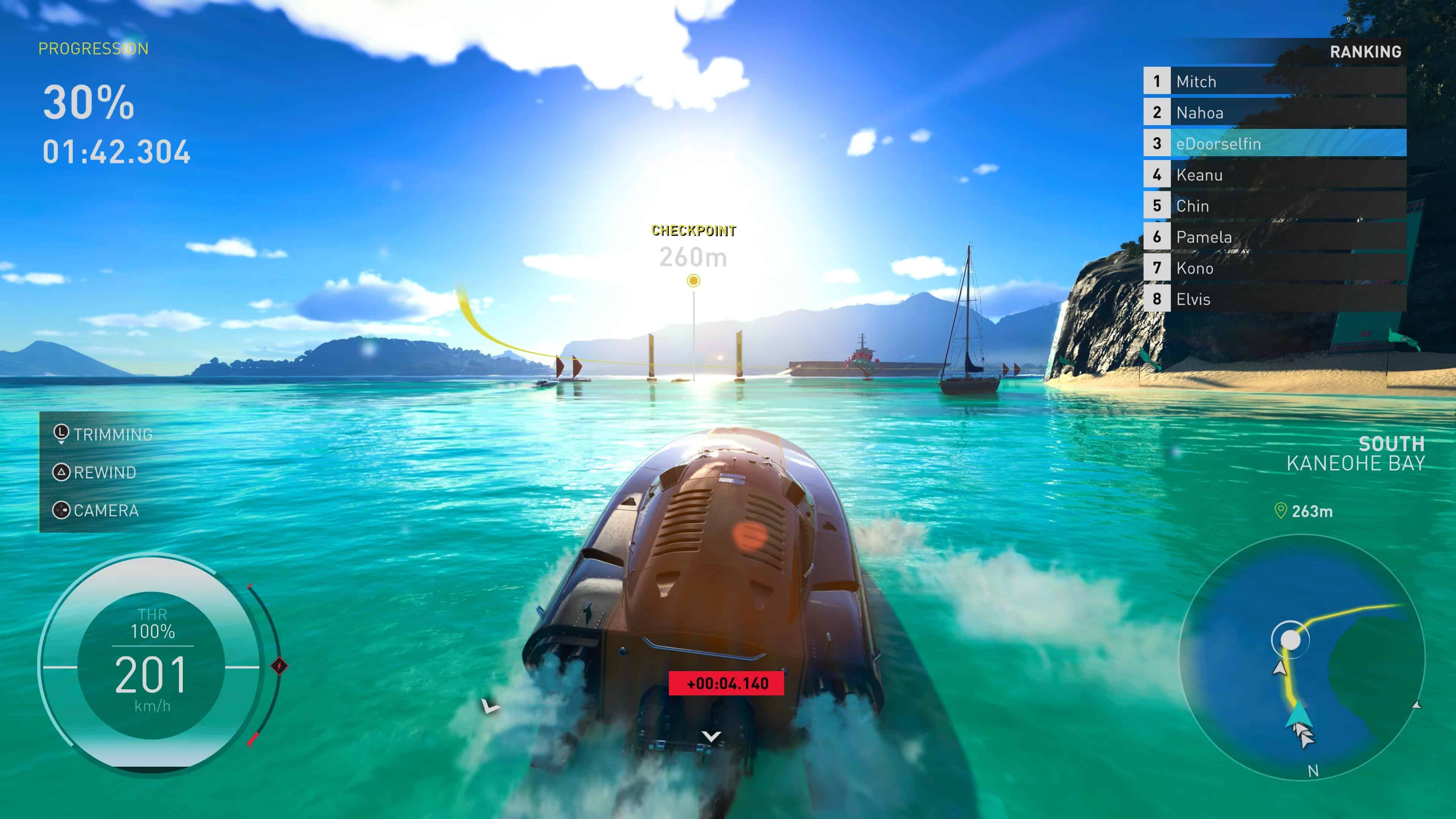1456x819 pixels.
Task: Choose Keanu in the ranking list
Action: pyautogui.click(x=1274, y=175)
